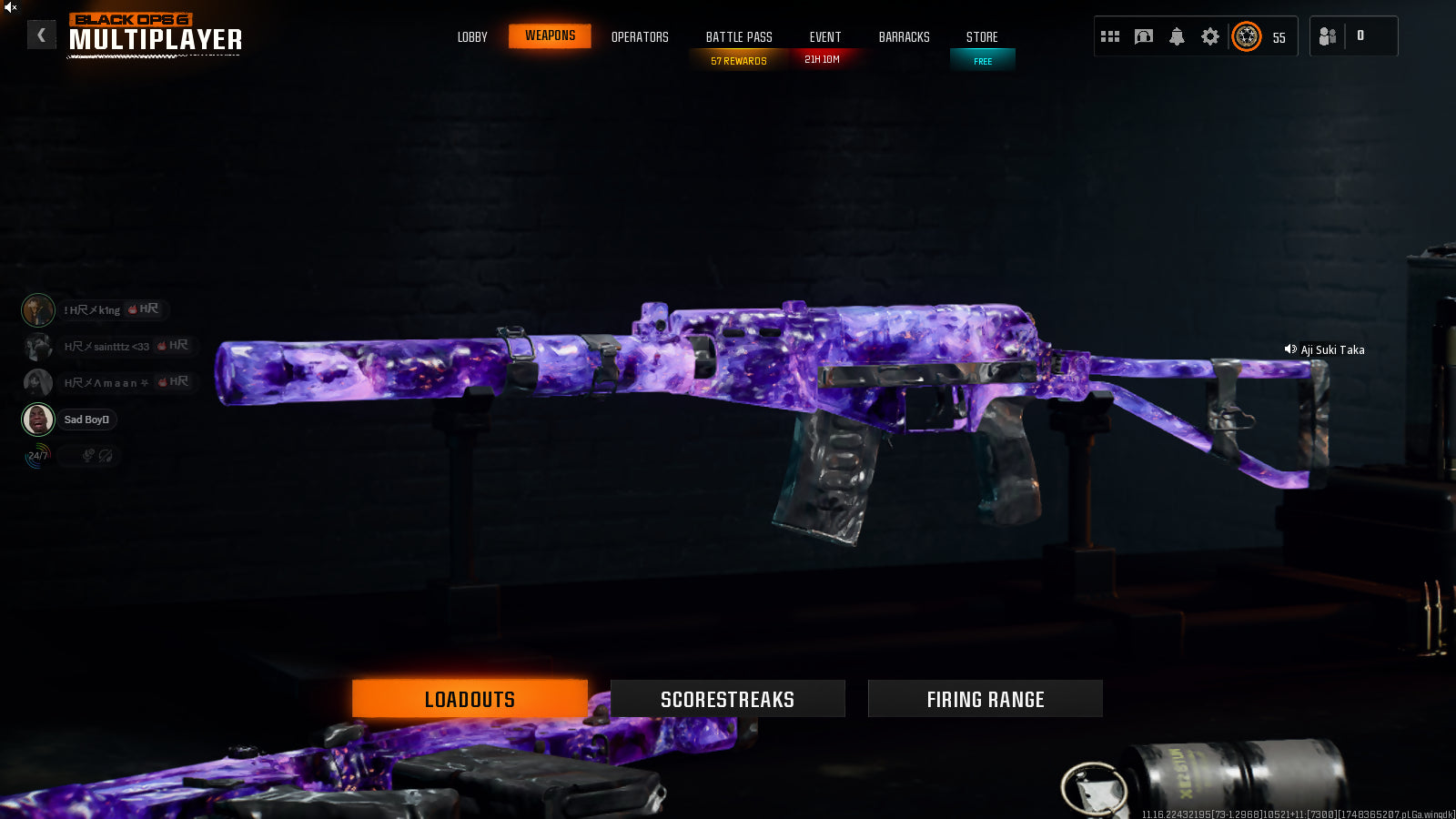Screen dimensions: 1456x819
Task: Show the Battle Pass tab
Action: (739, 37)
